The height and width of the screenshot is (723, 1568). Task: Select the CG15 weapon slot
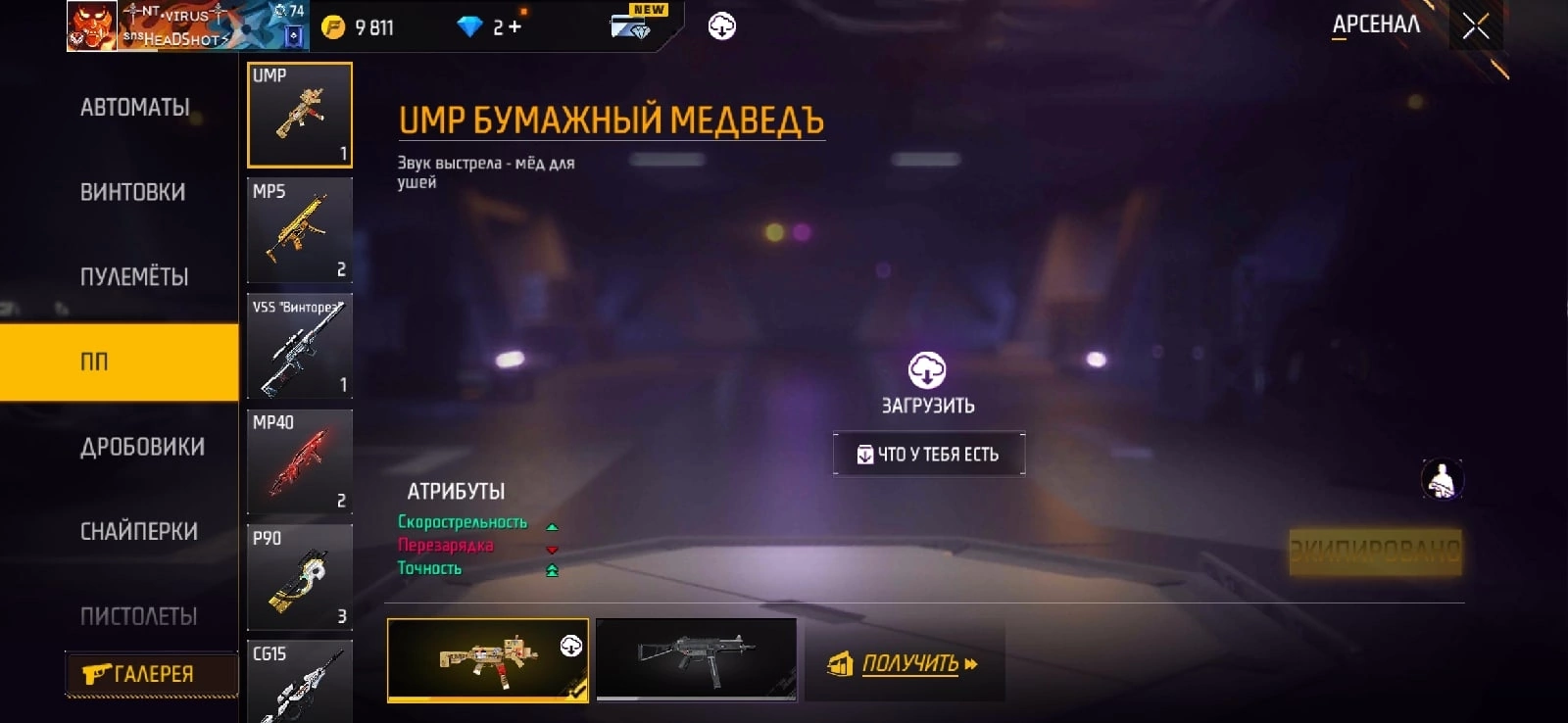pos(300,682)
